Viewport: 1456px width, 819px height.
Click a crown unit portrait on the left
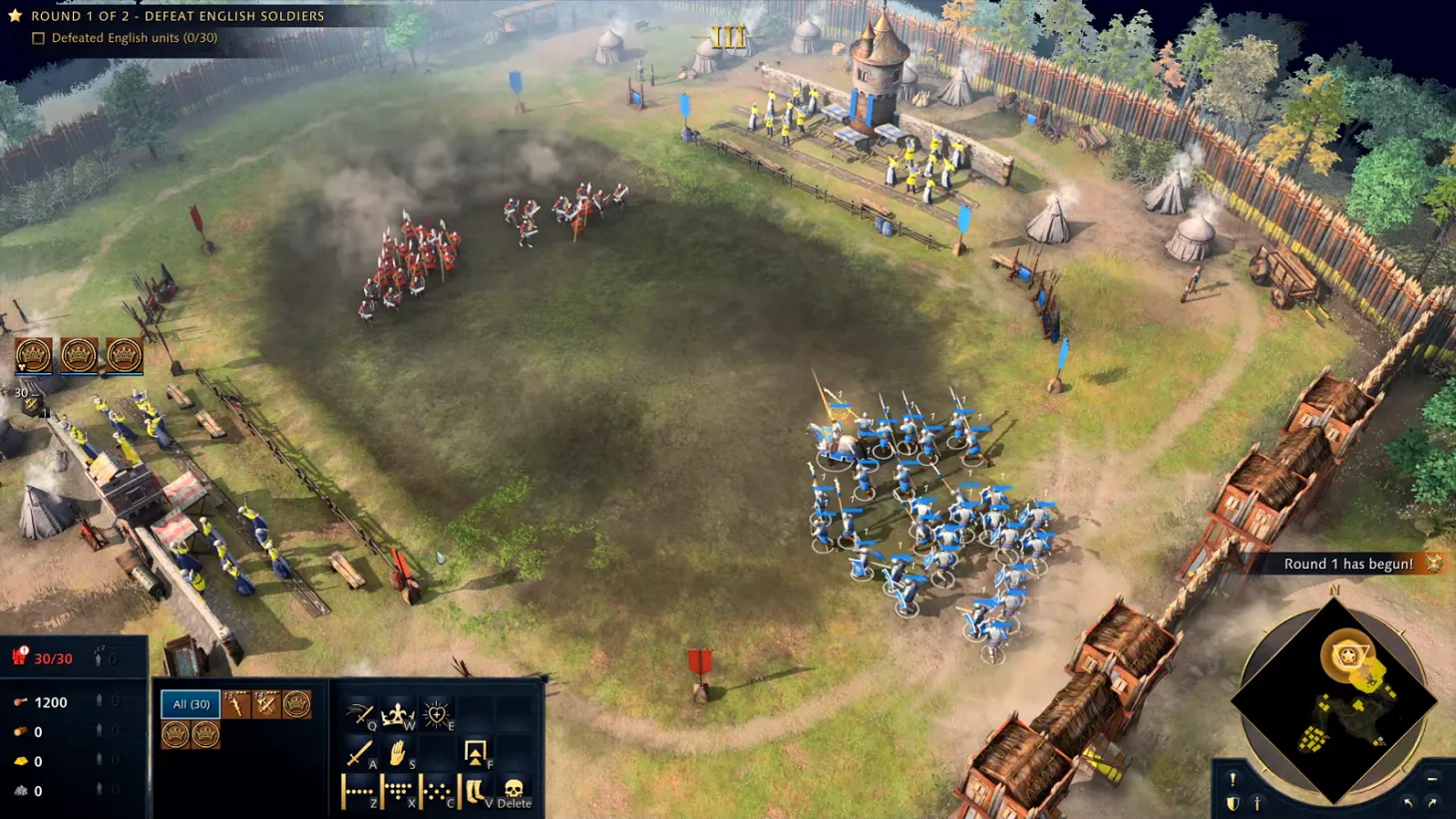(x=35, y=352)
